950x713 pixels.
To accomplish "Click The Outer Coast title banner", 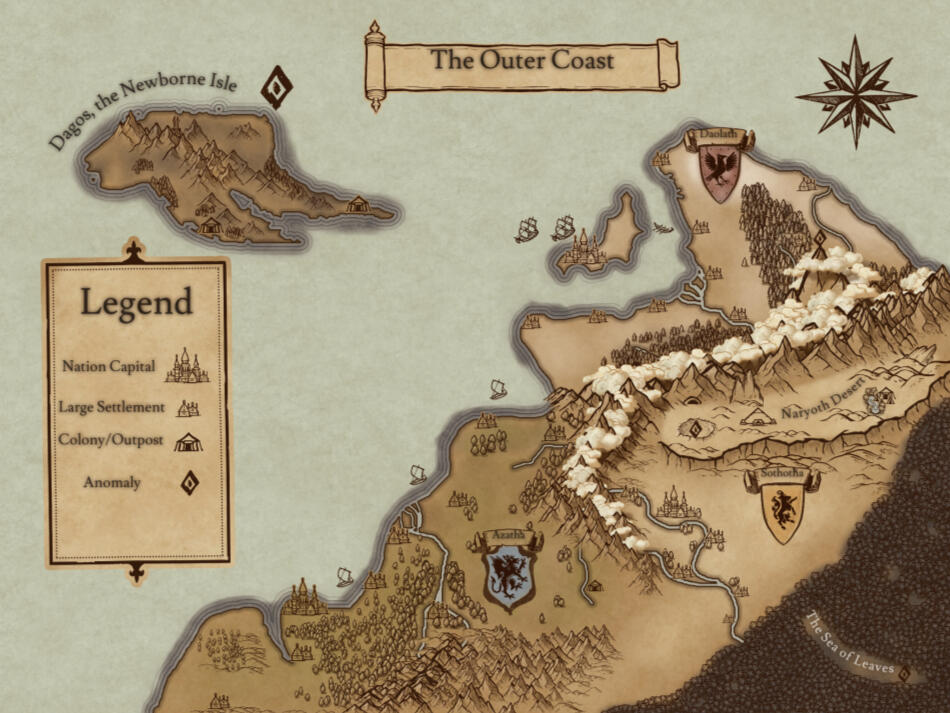I will click(522, 61).
